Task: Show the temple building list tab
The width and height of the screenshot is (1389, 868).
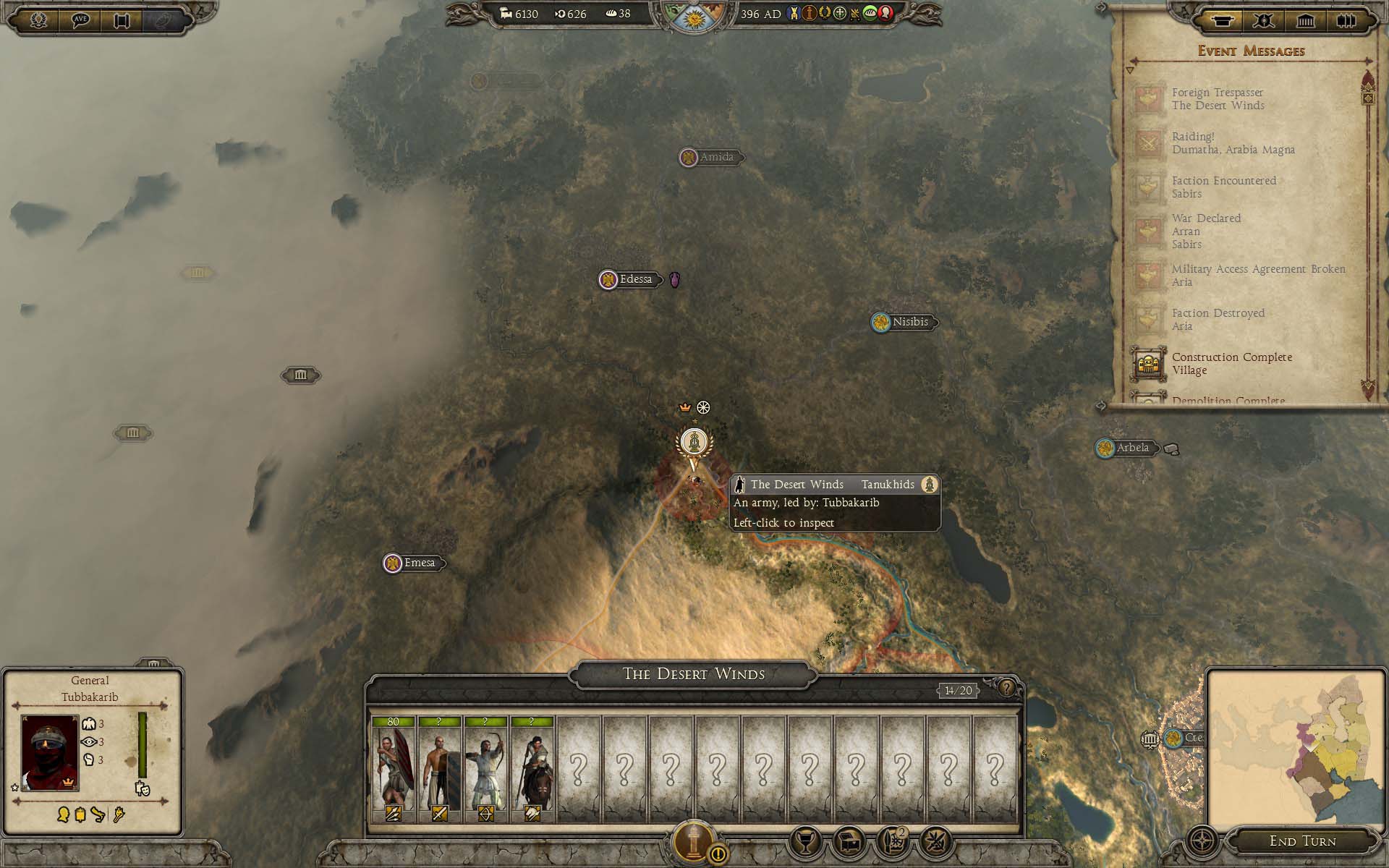Action: (1305, 20)
